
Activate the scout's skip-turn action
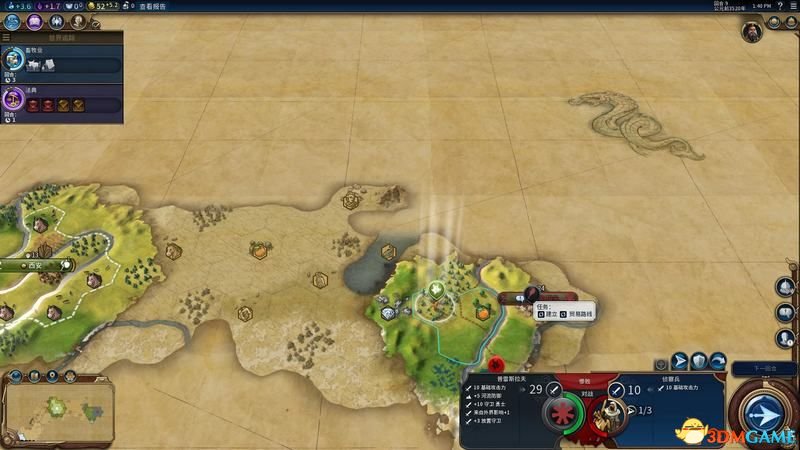719,362
